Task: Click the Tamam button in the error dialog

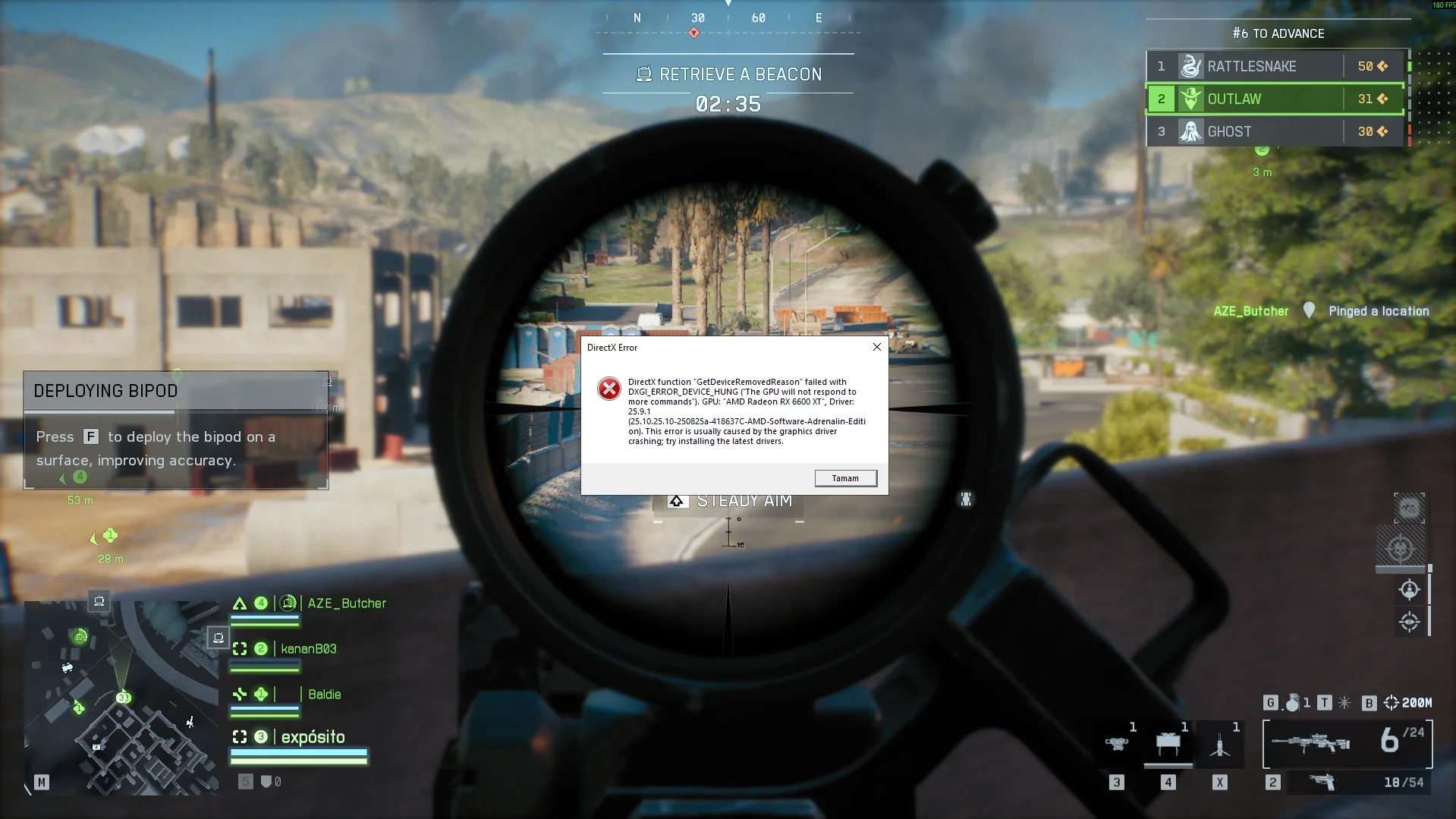Action: [845, 478]
